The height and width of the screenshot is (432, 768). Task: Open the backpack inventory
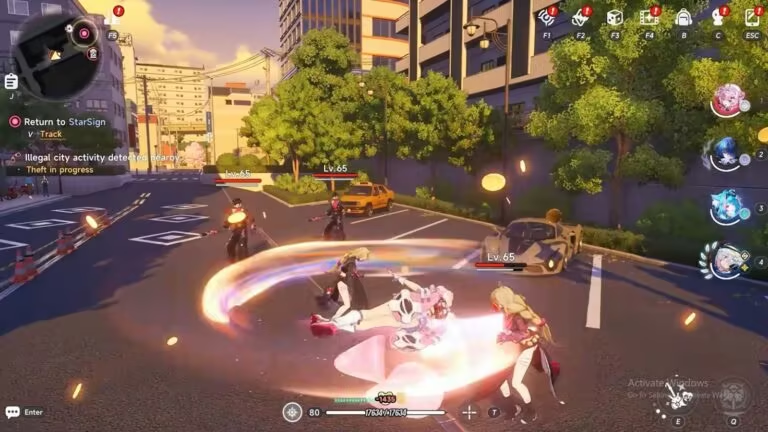pos(683,17)
